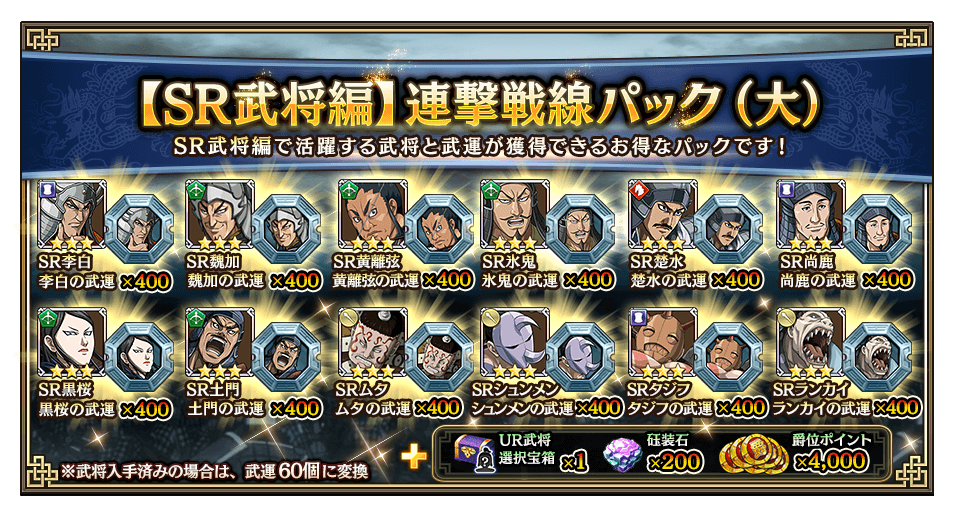Select the SR魏加 character portrait

point(219,216)
